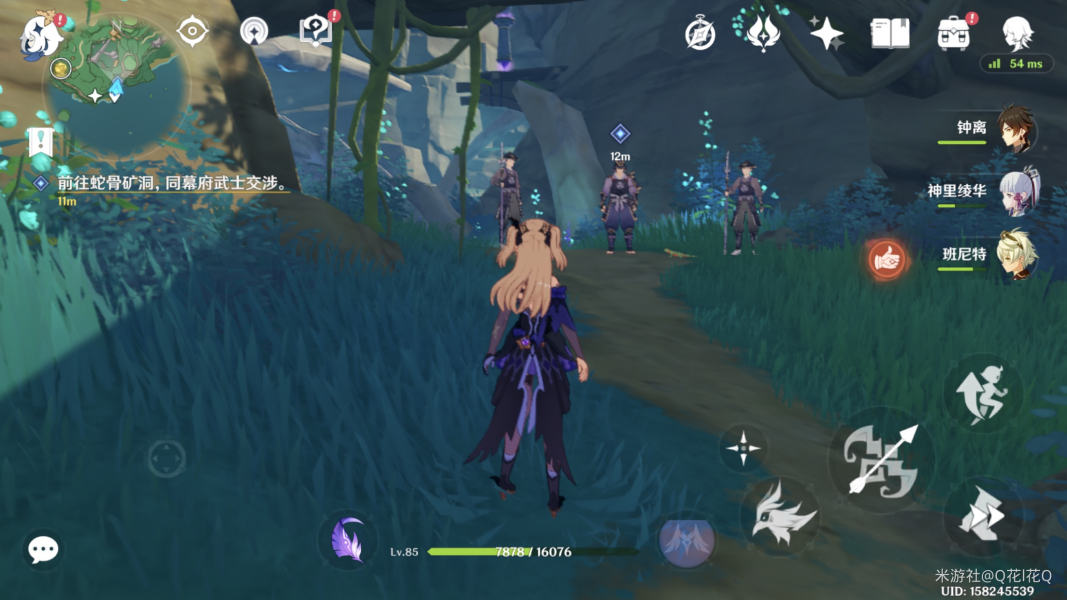Open the backpack inventory icon
This screenshot has height=600, width=1067.
952,34
